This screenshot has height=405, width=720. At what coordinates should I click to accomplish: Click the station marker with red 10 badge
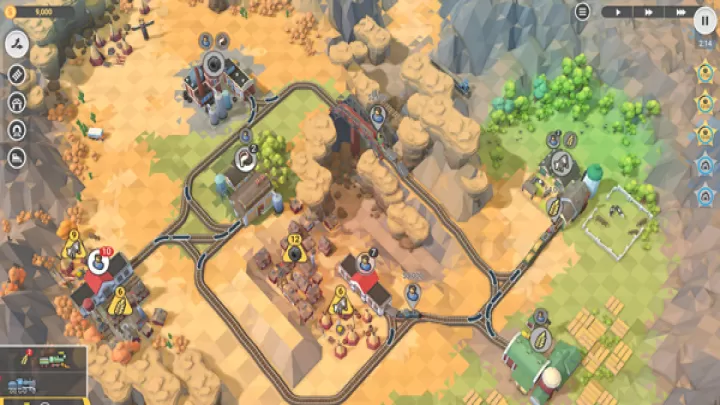click(98, 261)
